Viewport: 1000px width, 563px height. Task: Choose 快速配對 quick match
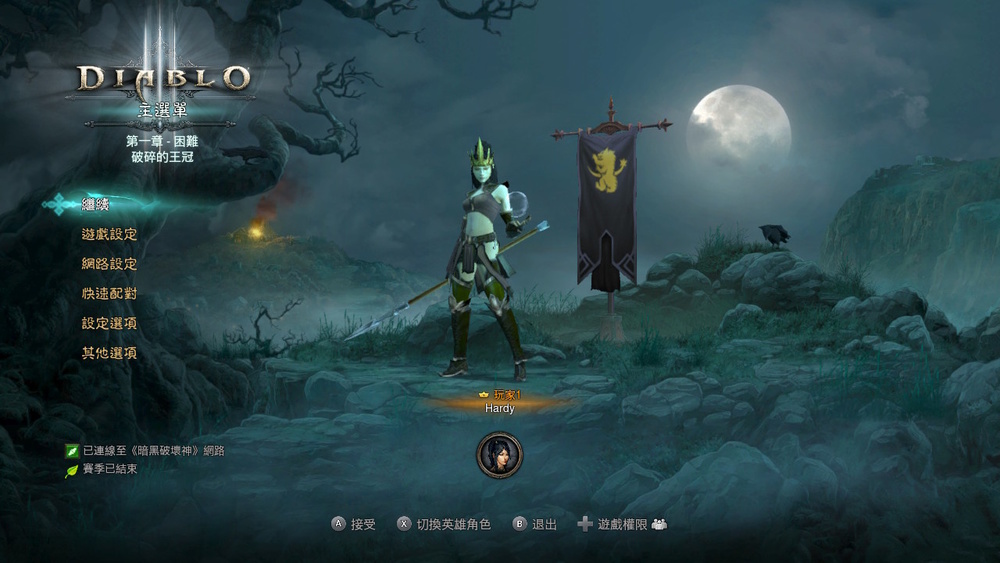(109, 294)
